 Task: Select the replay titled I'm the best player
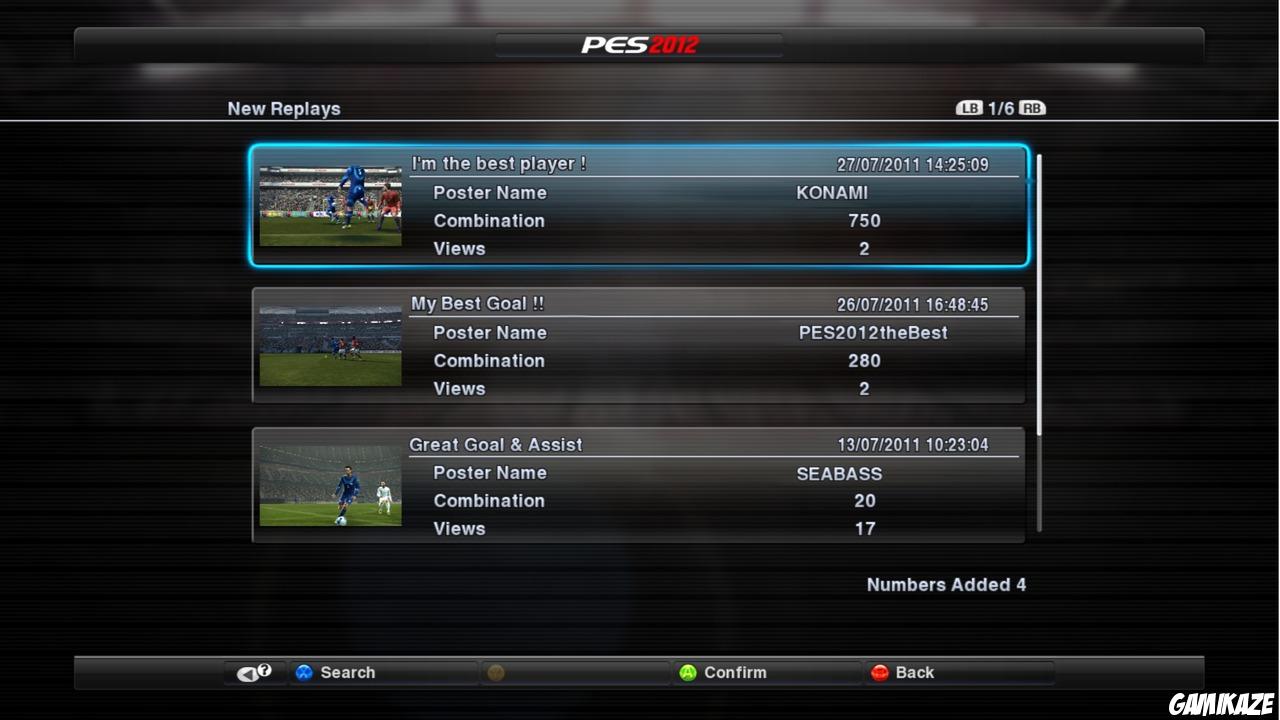pos(640,205)
